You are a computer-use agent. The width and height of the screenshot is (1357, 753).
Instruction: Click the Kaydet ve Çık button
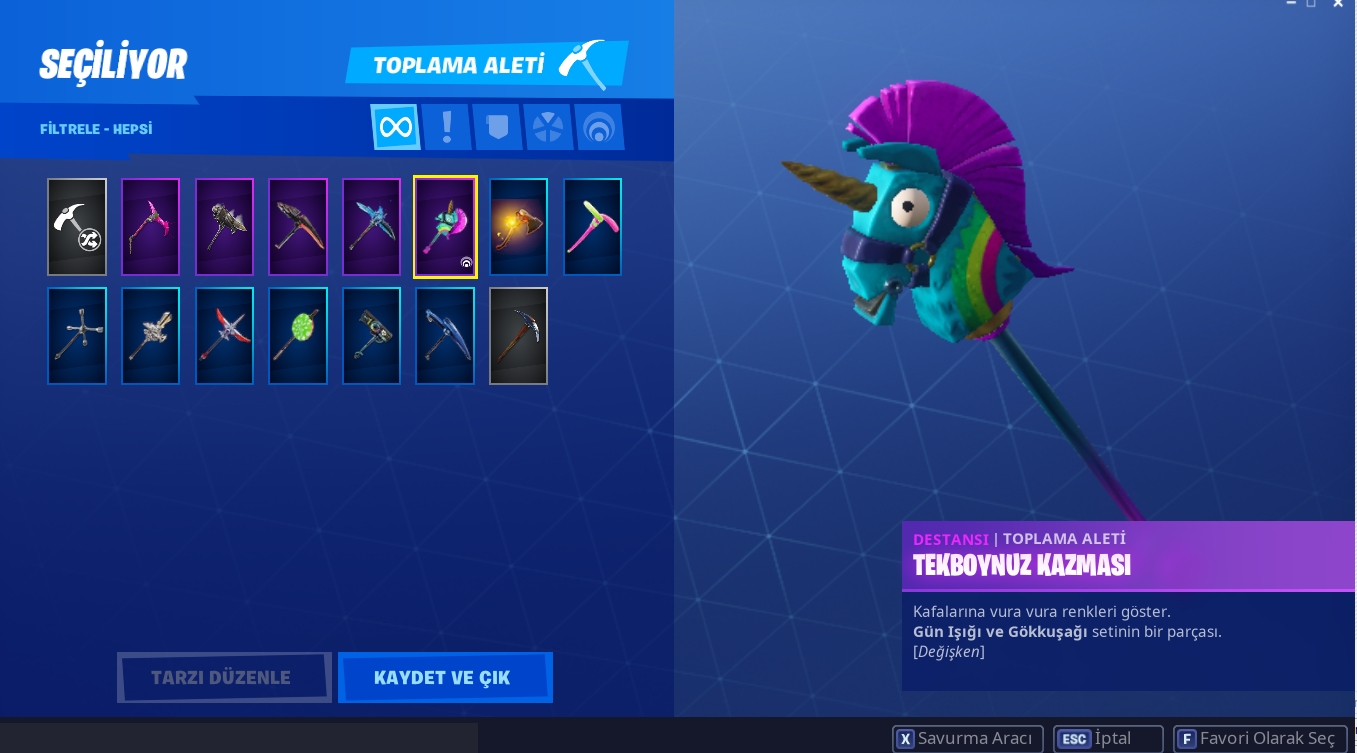(x=445, y=678)
